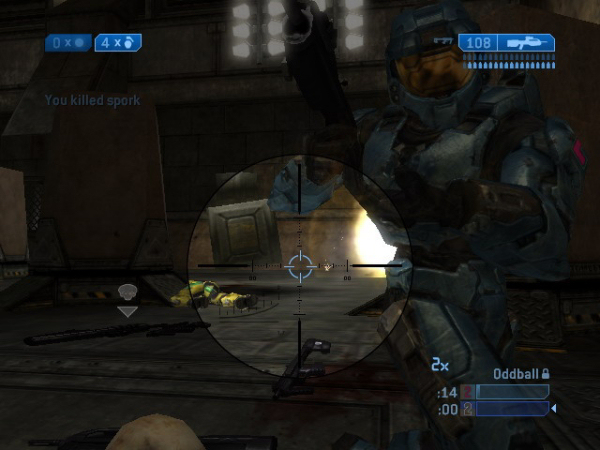Click the Oddball gametype lock icon
Image resolution: width=600 pixels, height=450 pixels.
point(547,374)
